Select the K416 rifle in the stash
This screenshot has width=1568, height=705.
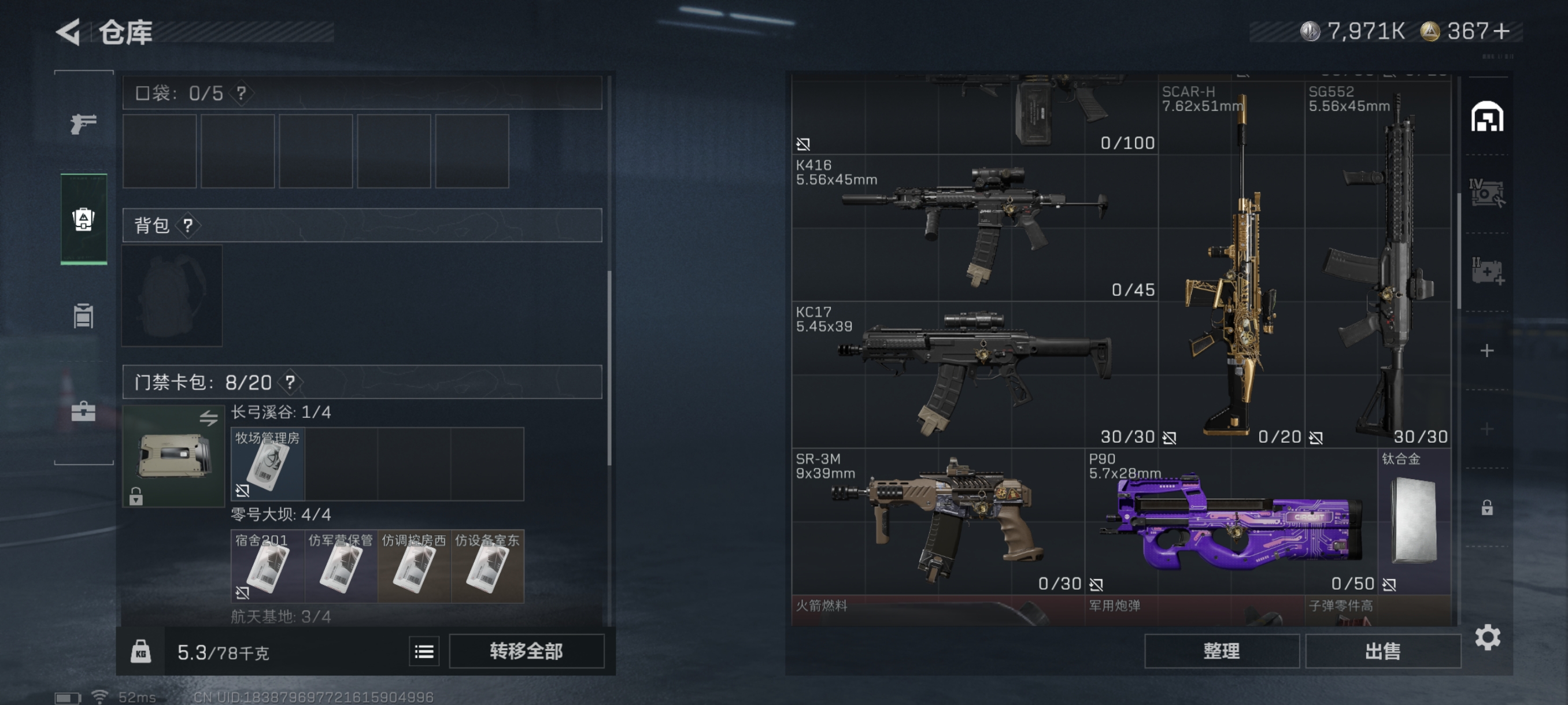coord(974,228)
